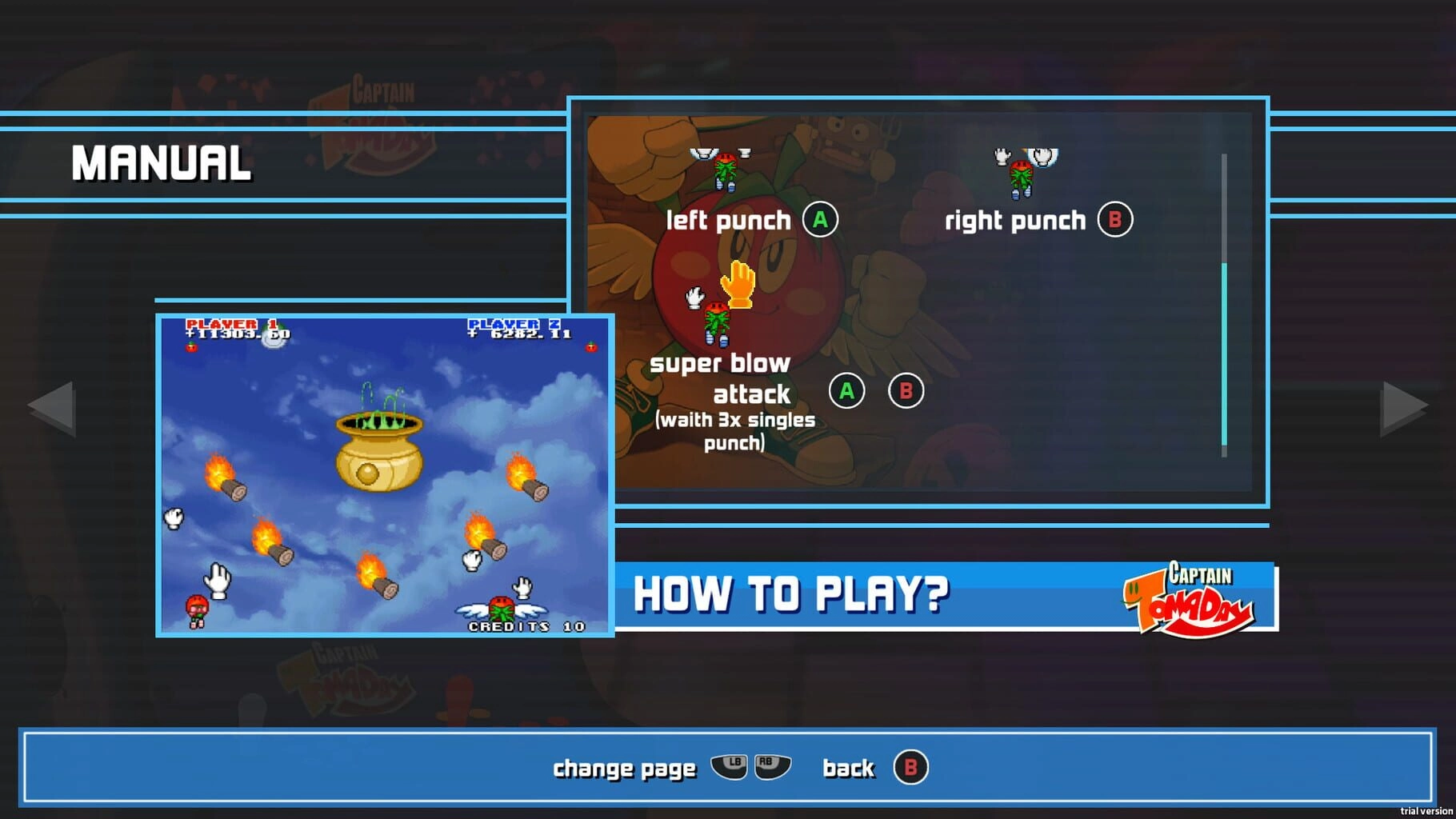Go to the previous manual page arrow
The image size is (1456, 819).
coord(54,408)
